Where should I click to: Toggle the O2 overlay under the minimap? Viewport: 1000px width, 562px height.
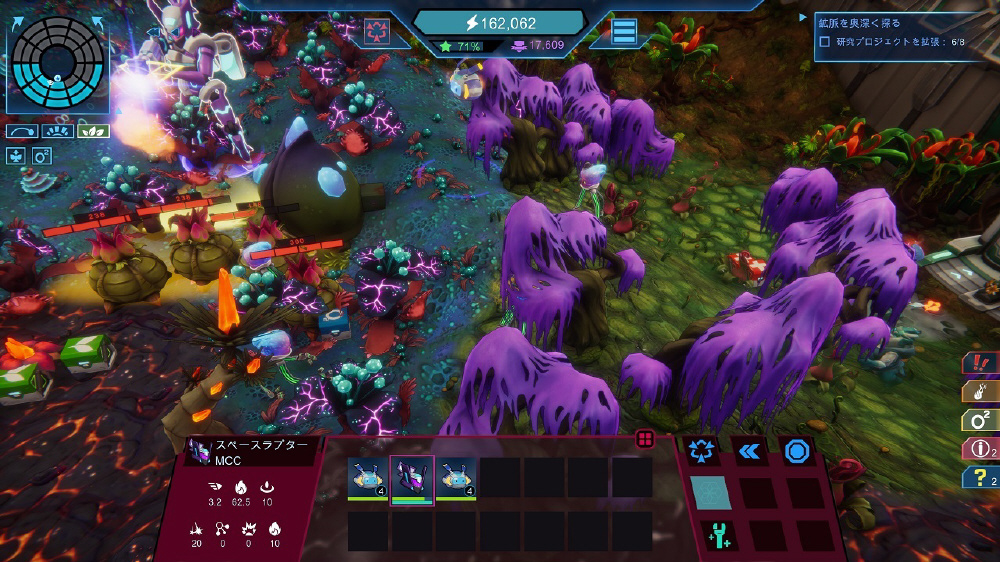[42, 155]
